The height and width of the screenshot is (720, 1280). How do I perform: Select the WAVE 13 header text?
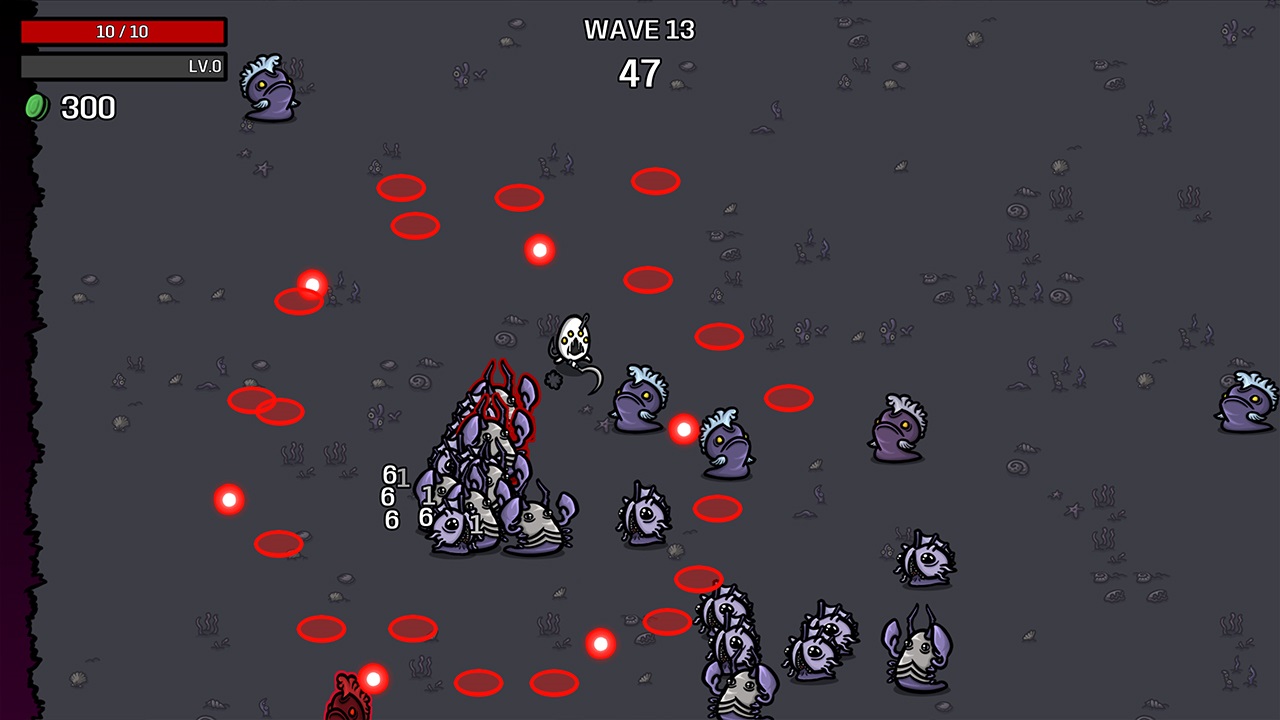pyautogui.click(x=639, y=30)
